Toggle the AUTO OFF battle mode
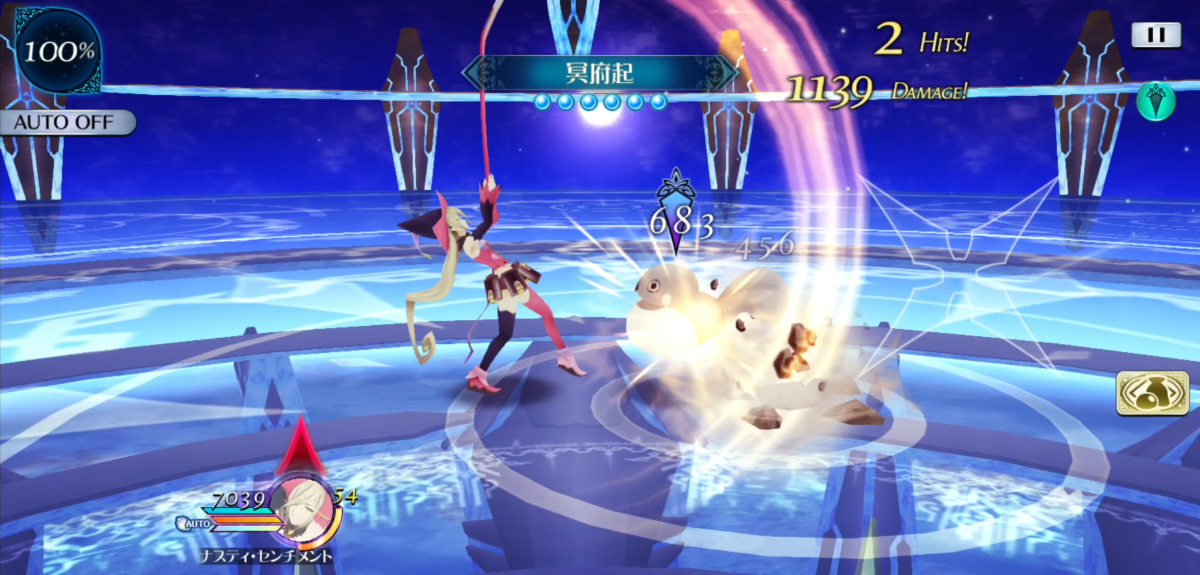The width and height of the screenshot is (1200, 575). pyautogui.click(x=66, y=123)
